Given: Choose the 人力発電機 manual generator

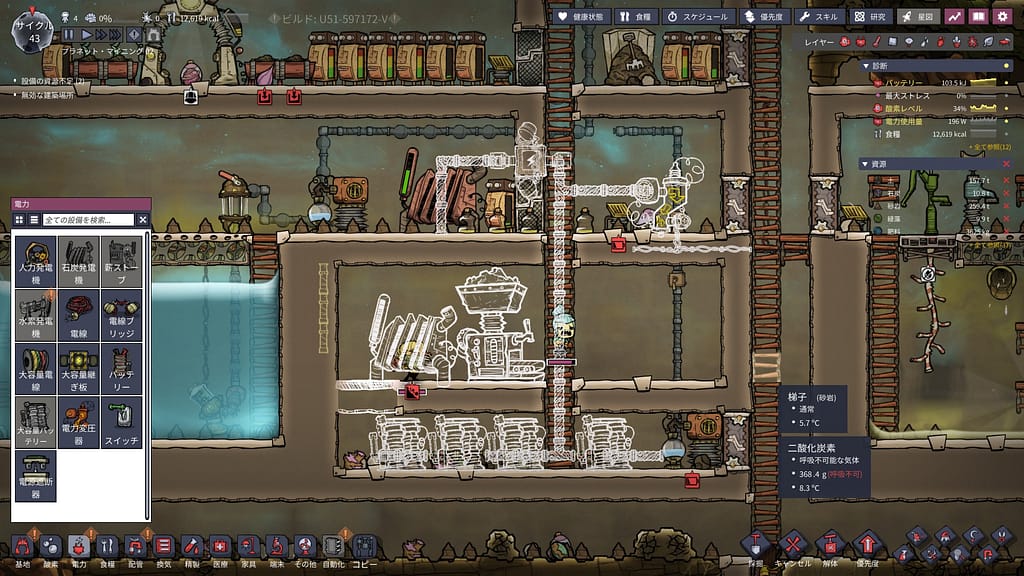Looking at the screenshot, I should (36, 263).
